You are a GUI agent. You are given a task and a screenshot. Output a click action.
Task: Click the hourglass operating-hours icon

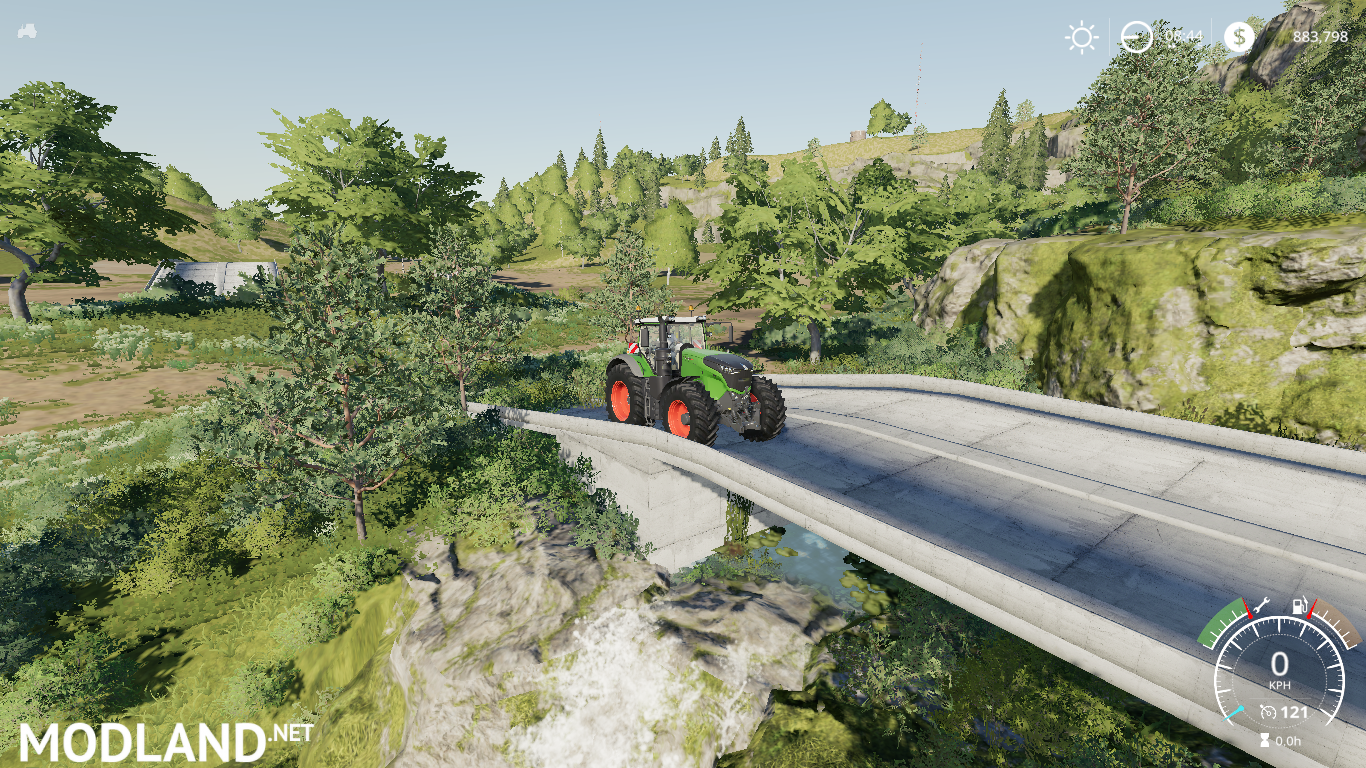click(x=1265, y=740)
